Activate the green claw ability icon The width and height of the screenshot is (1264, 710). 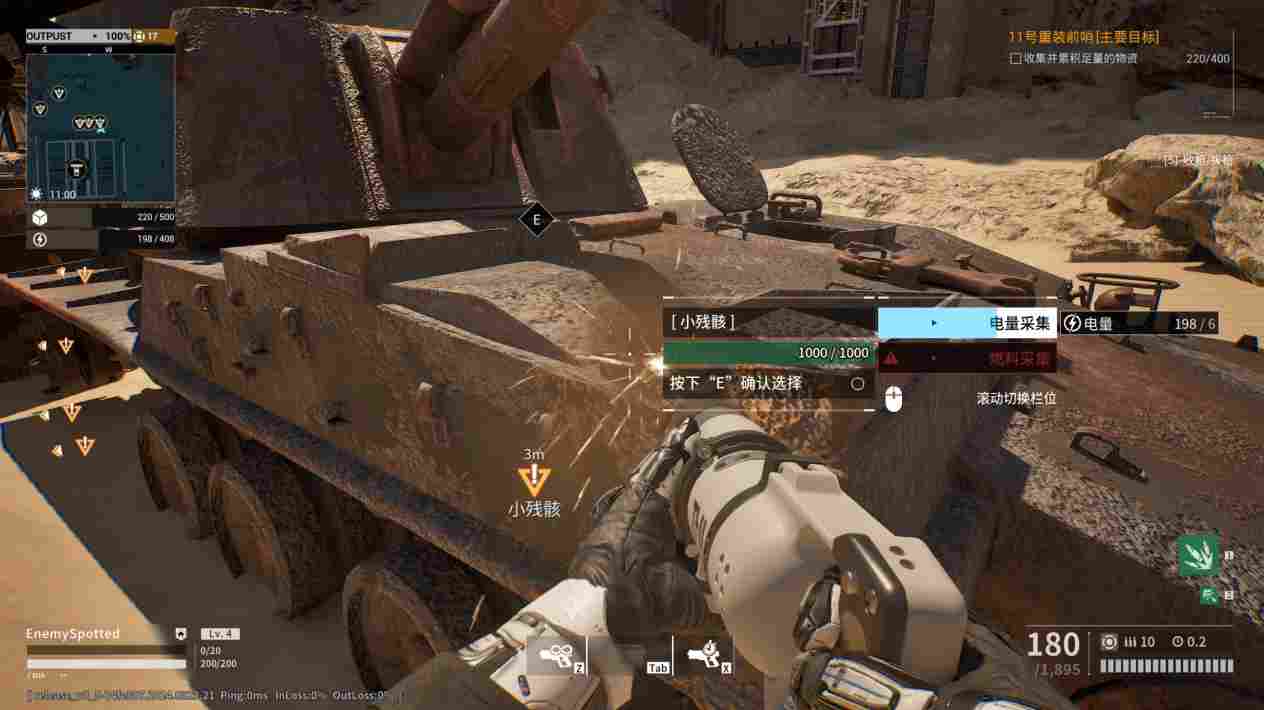click(1198, 555)
